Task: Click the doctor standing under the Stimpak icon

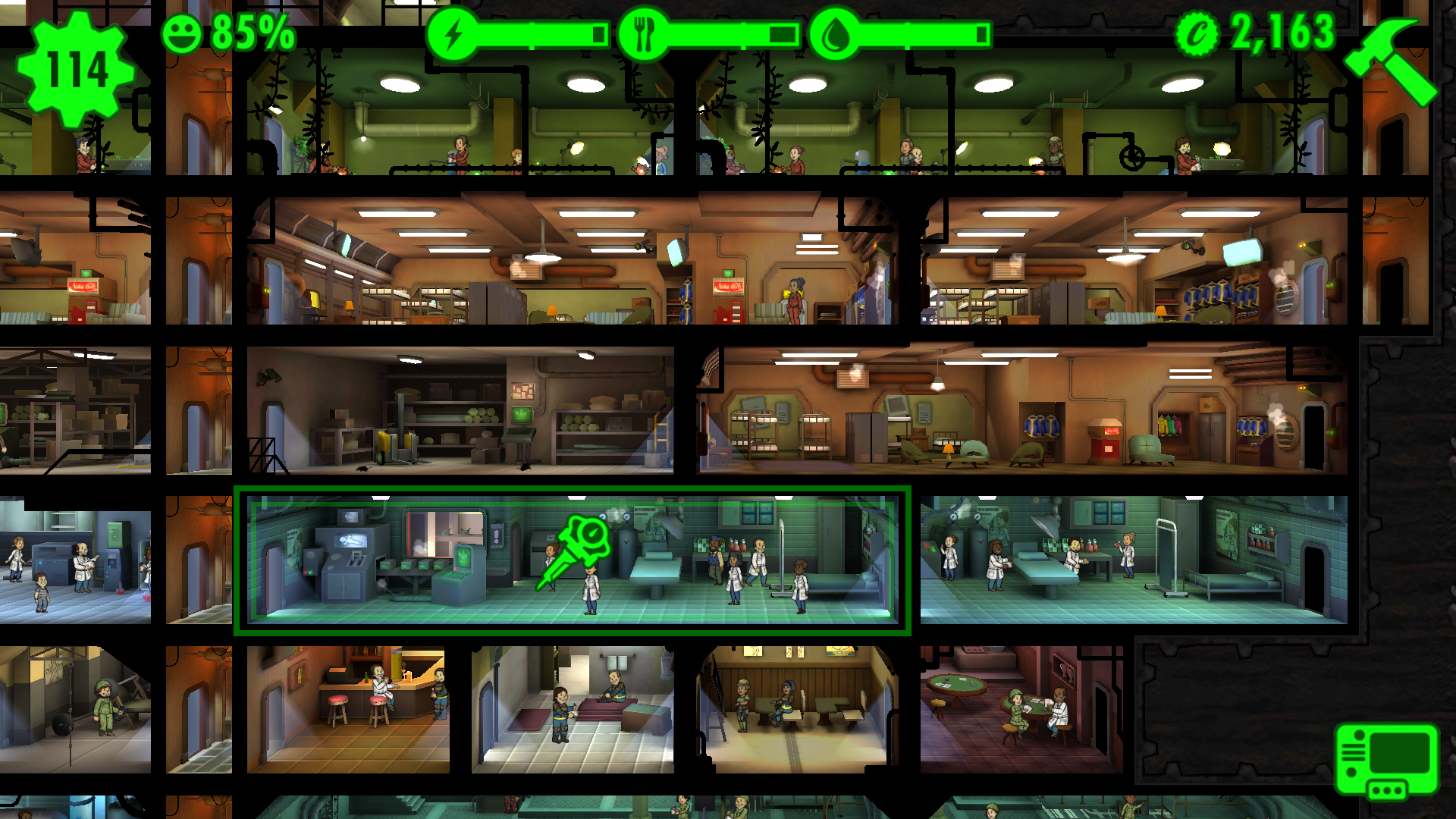Action: 593,588
